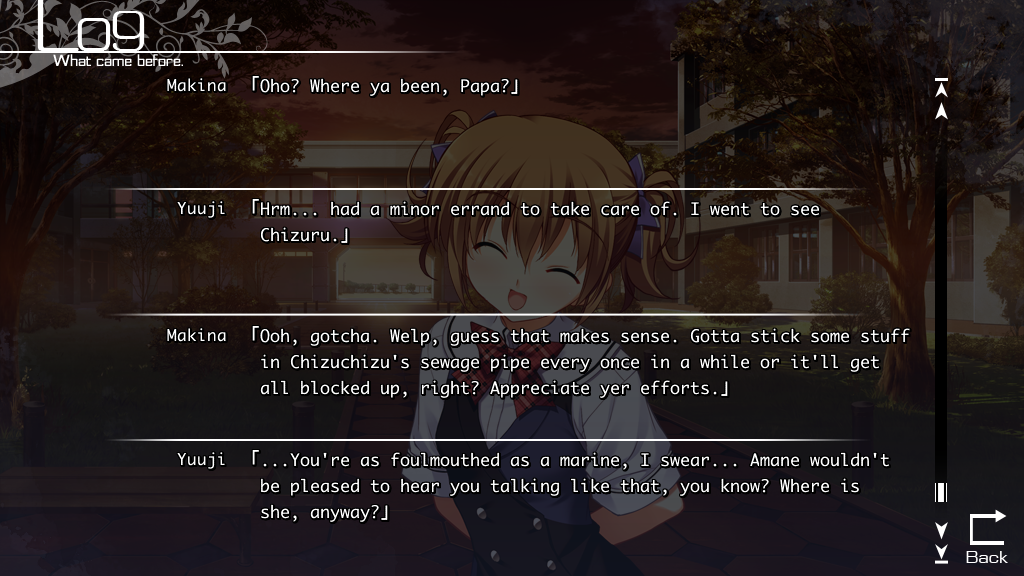Jump to the top of the log
The height and width of the screenshot is (576, 1024).
tap(941, 87)
